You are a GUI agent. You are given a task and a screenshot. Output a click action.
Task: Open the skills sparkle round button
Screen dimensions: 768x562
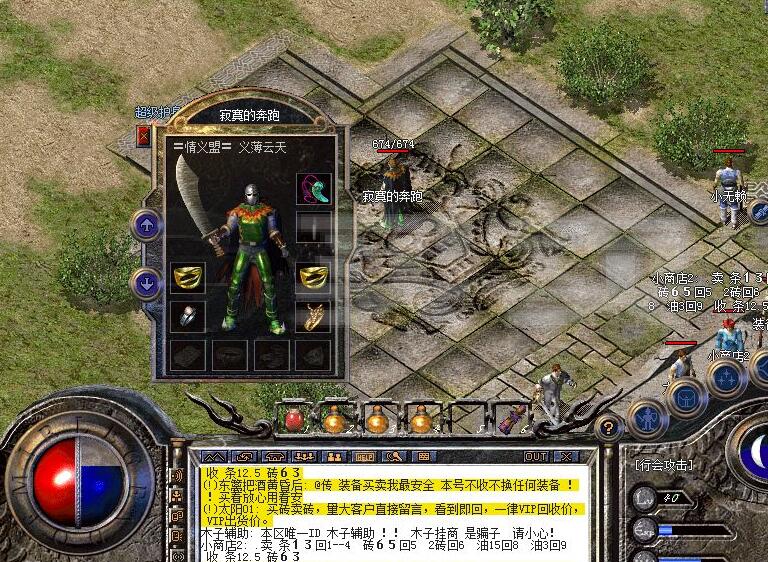tap(726, 378)
